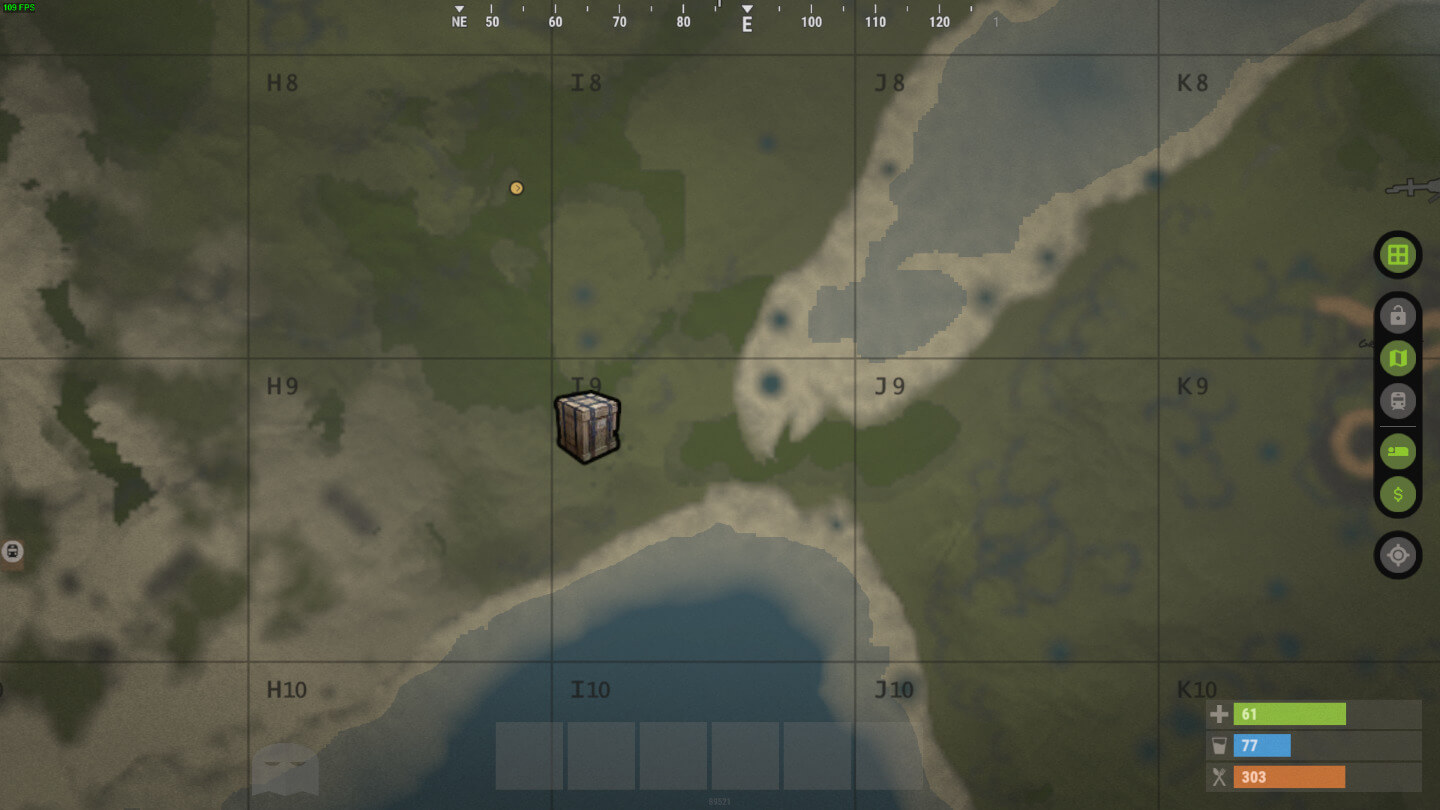Screen dimensions: 1440x810
Task: Click the padlock icon to lock the map
Action: 1397,315
